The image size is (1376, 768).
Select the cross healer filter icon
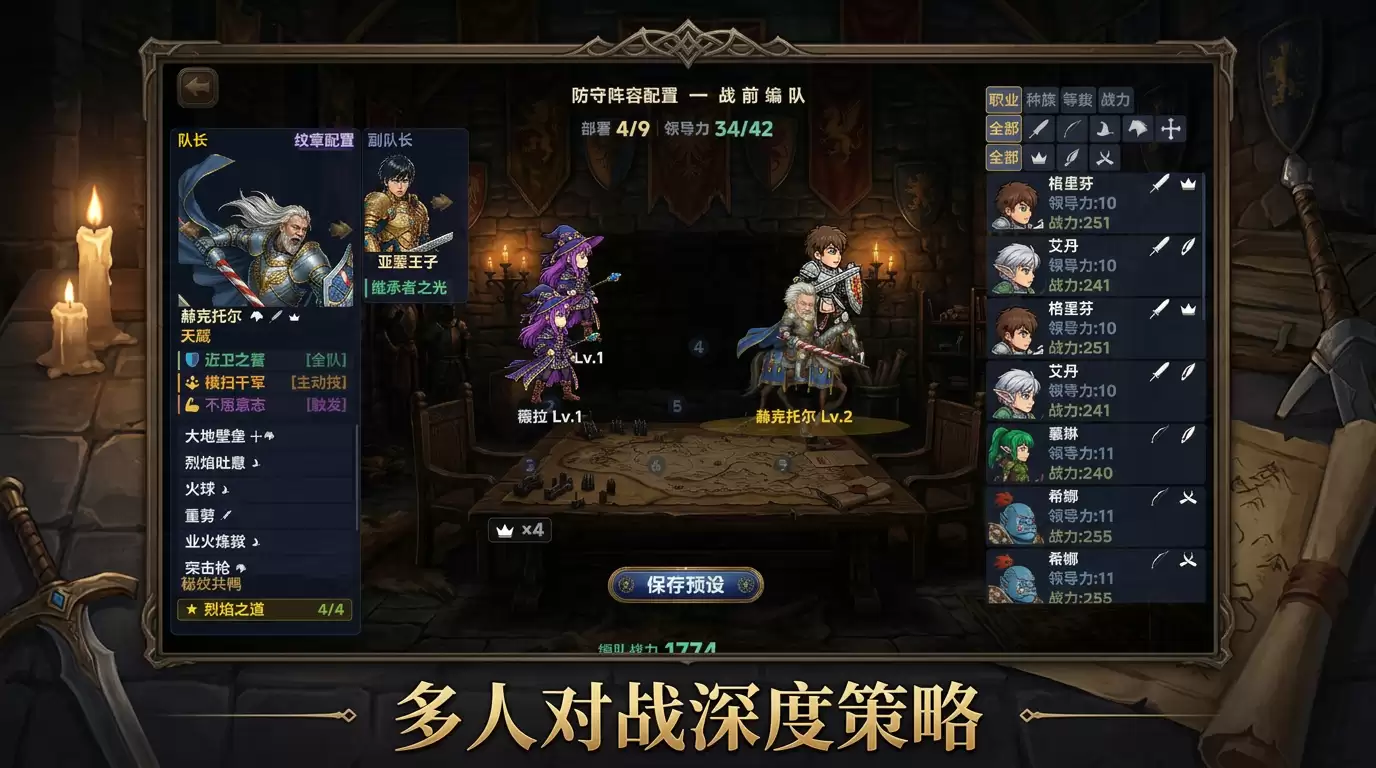1170,128
